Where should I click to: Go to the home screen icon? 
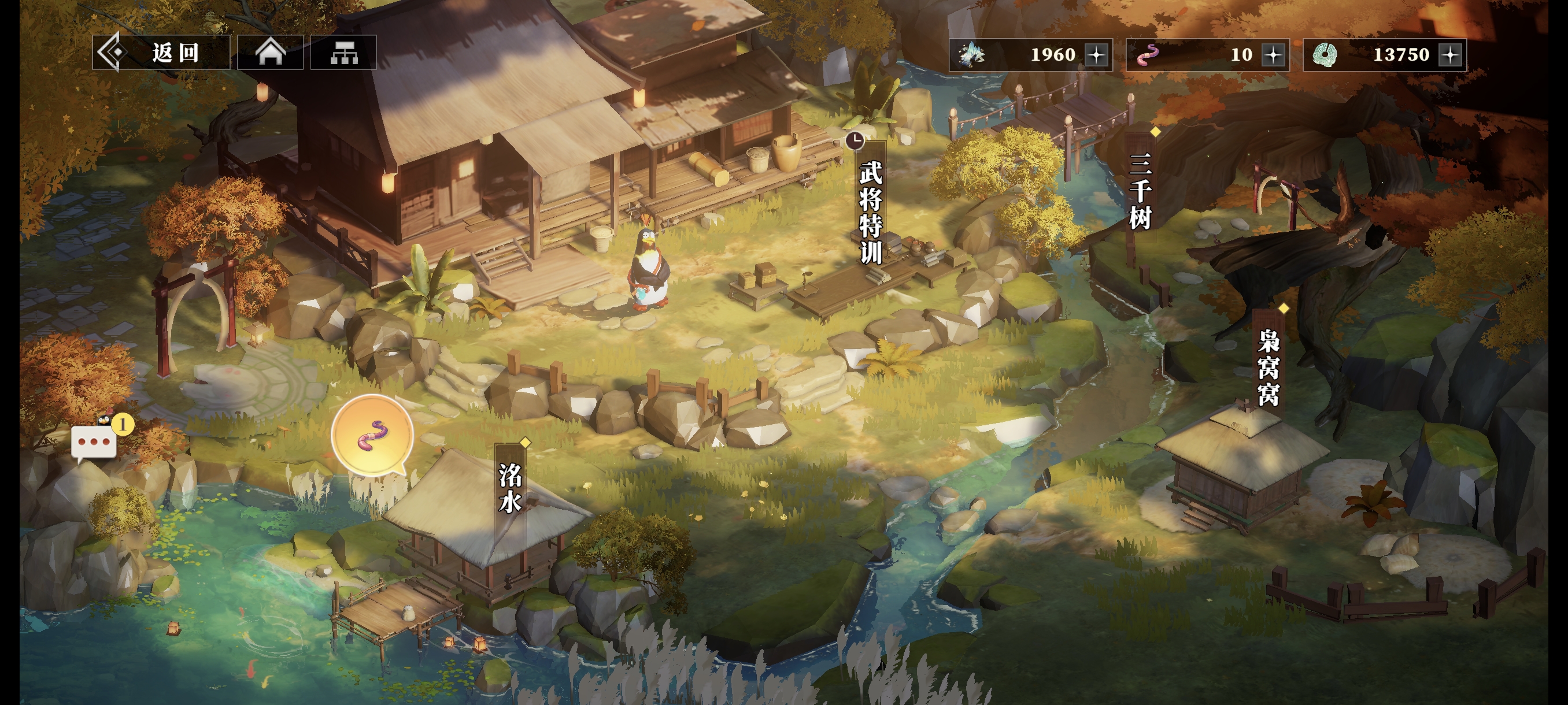click(270, 53)
